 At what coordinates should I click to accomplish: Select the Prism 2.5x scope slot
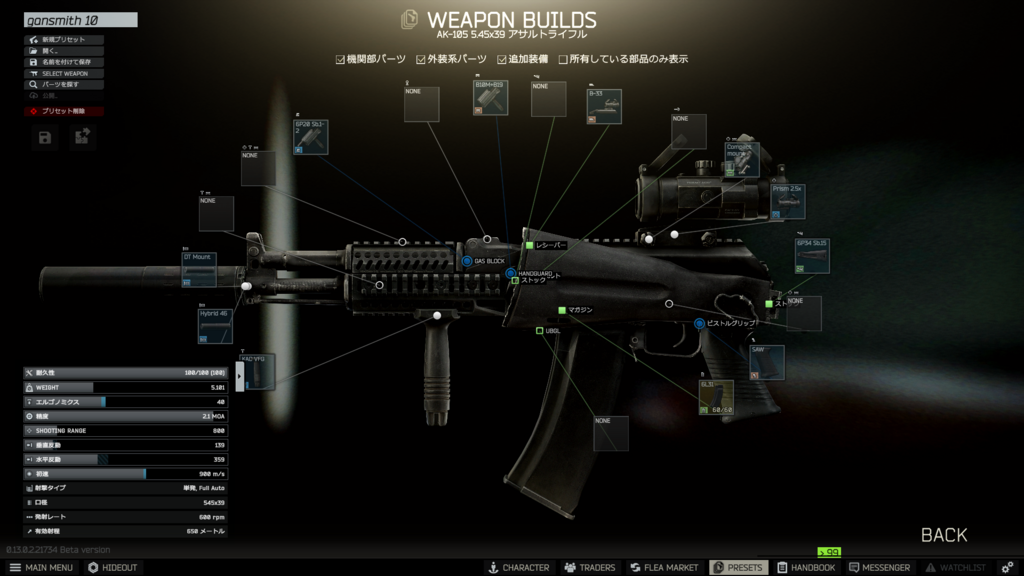click(787, 201)
